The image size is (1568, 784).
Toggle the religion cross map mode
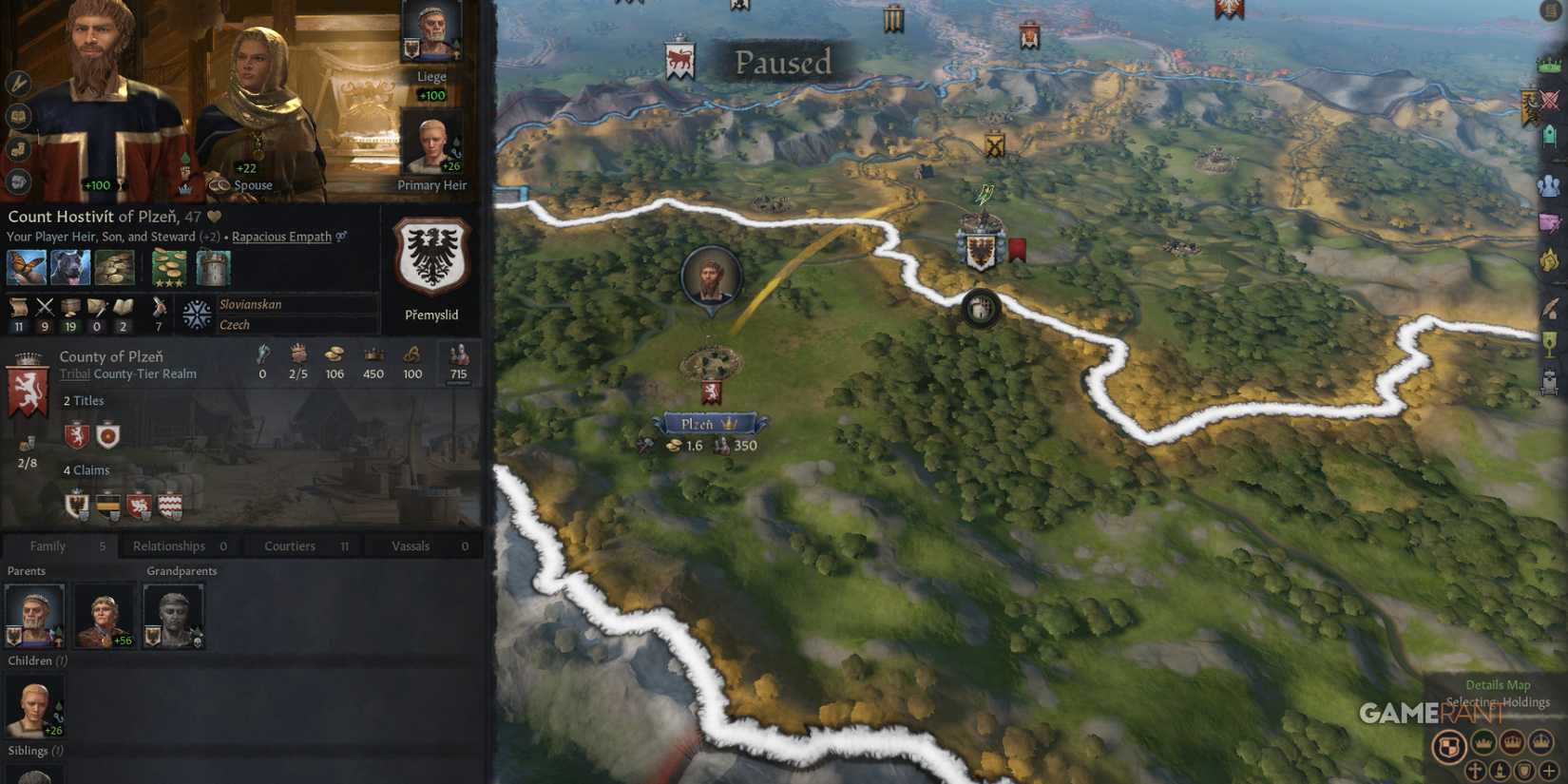(1475, 772)
